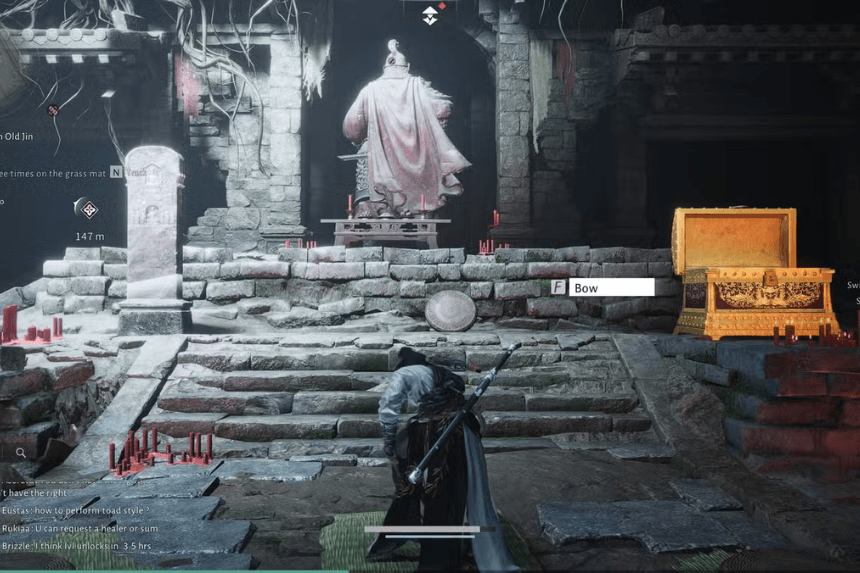
Task: Select the Bow interaction prompt
Action: [x=611, y=287]
